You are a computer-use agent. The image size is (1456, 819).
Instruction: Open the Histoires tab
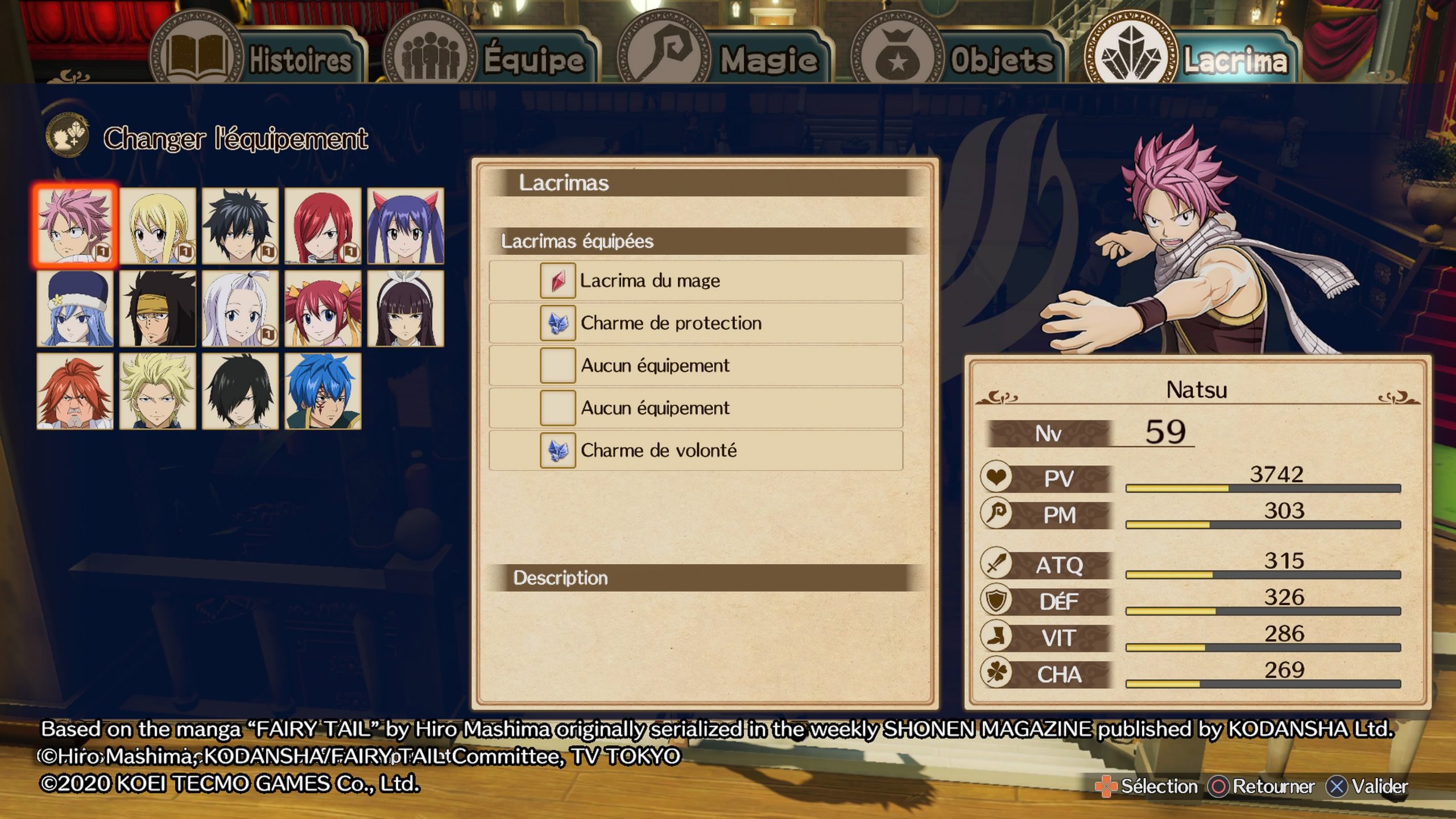pyautogui.click(x=259, y=59)
